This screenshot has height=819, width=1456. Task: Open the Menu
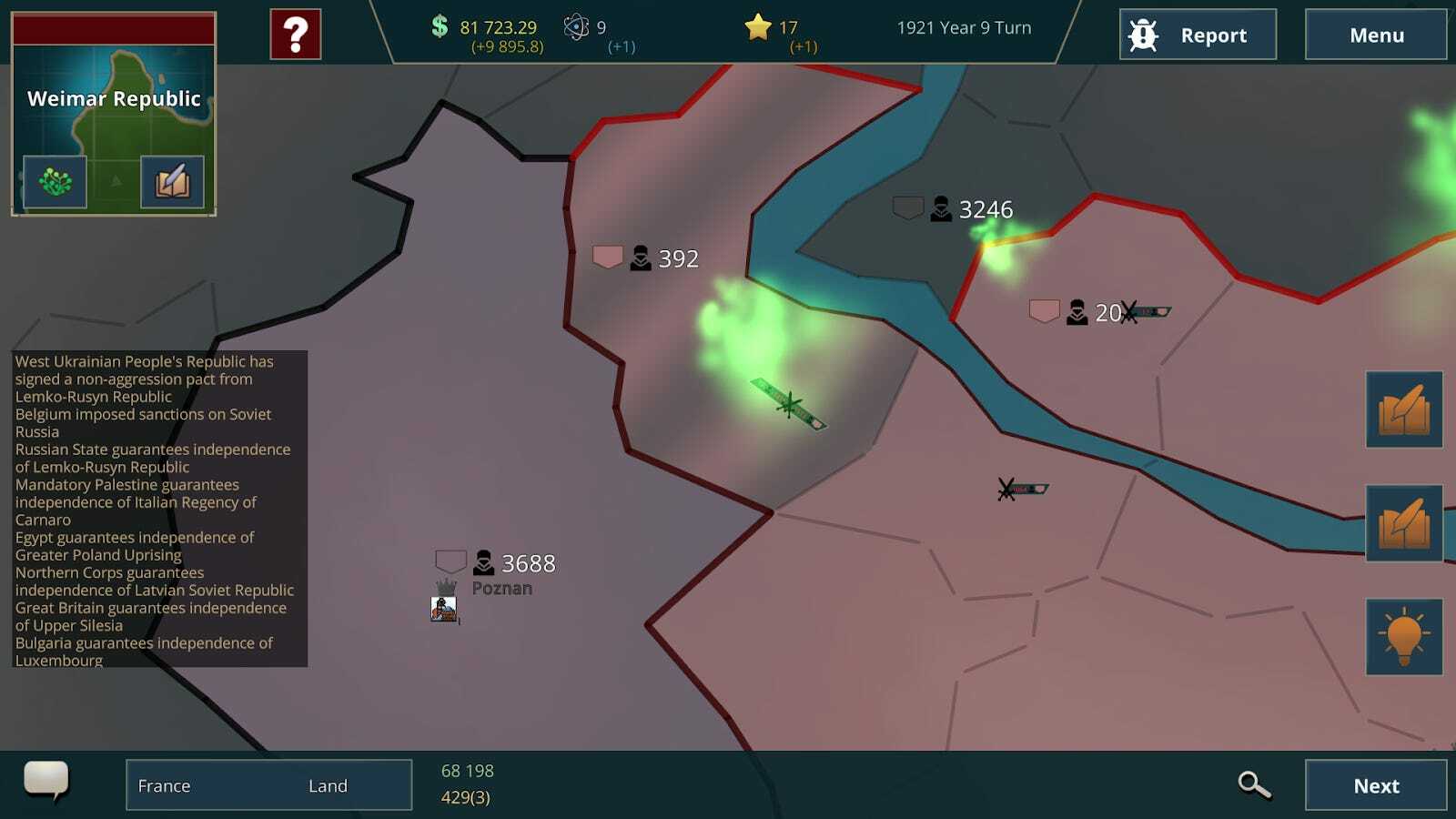pos(1376,36)
